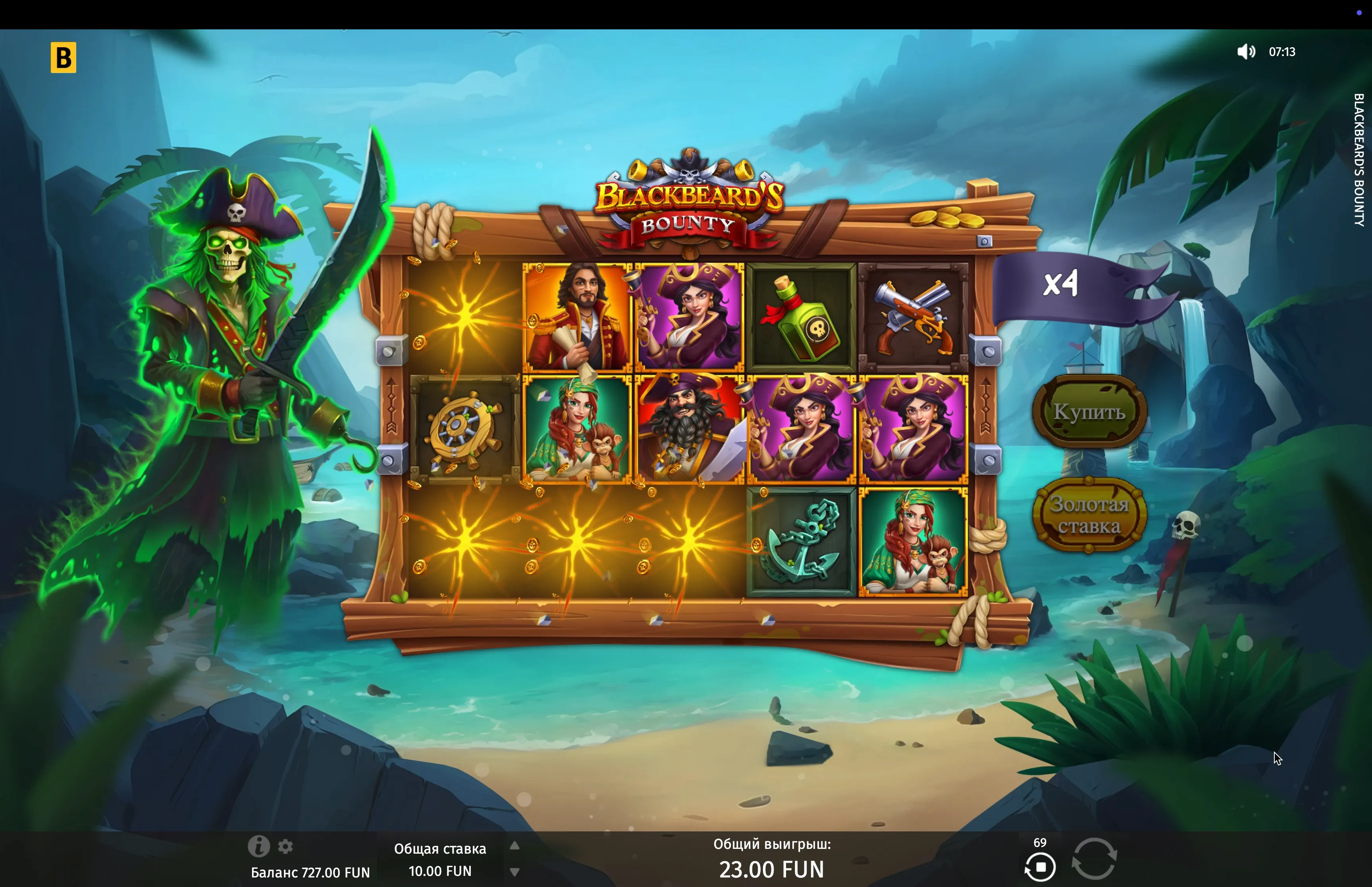This screenshot has height=887, width=1372.
Task: Open the game info paytable
Action: pyautogui.click(x=258, y=846)
